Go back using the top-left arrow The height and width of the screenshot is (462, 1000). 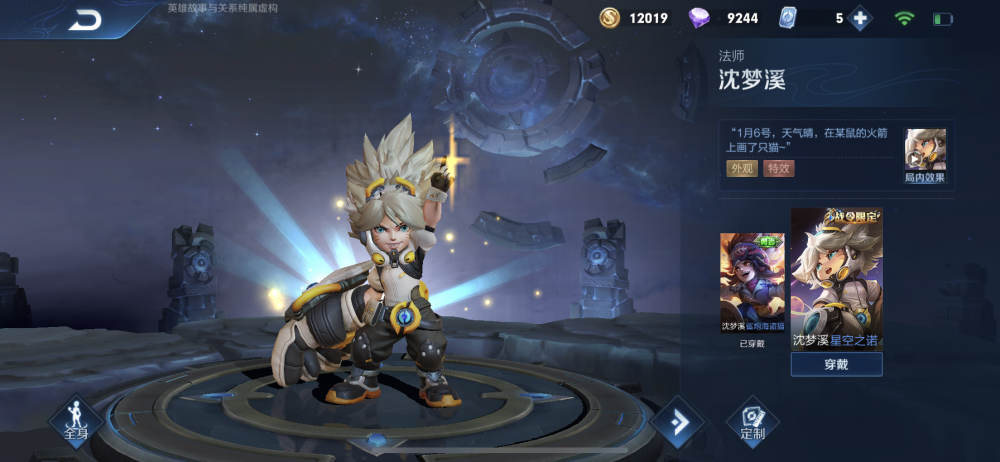pos(86,19)
